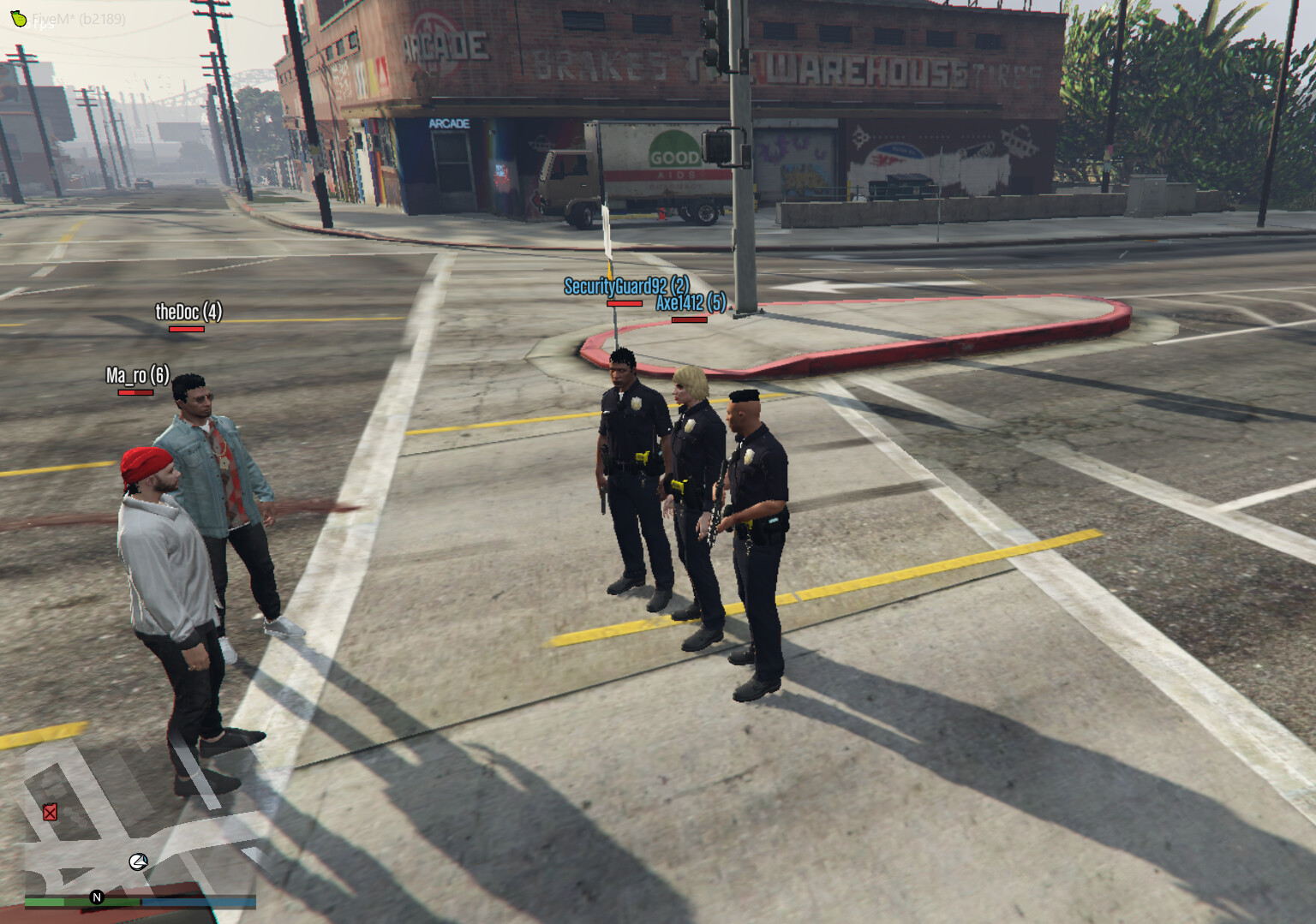This screenshot has width=1316, height=924.
Task: Click the red X destination blip on the minimap
Action: pos(51,812)
